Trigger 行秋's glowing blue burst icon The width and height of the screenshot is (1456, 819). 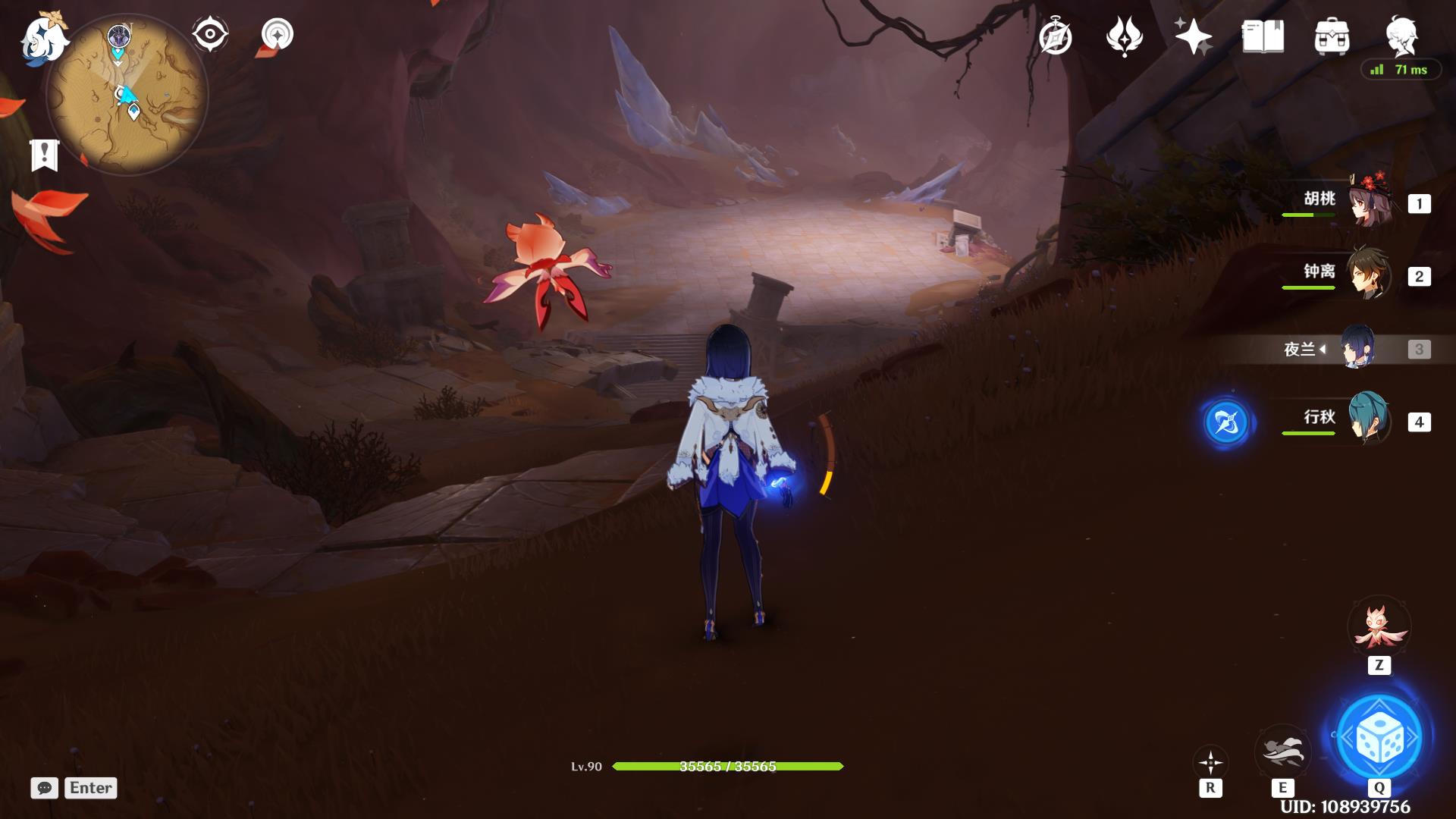(1226, 422)
